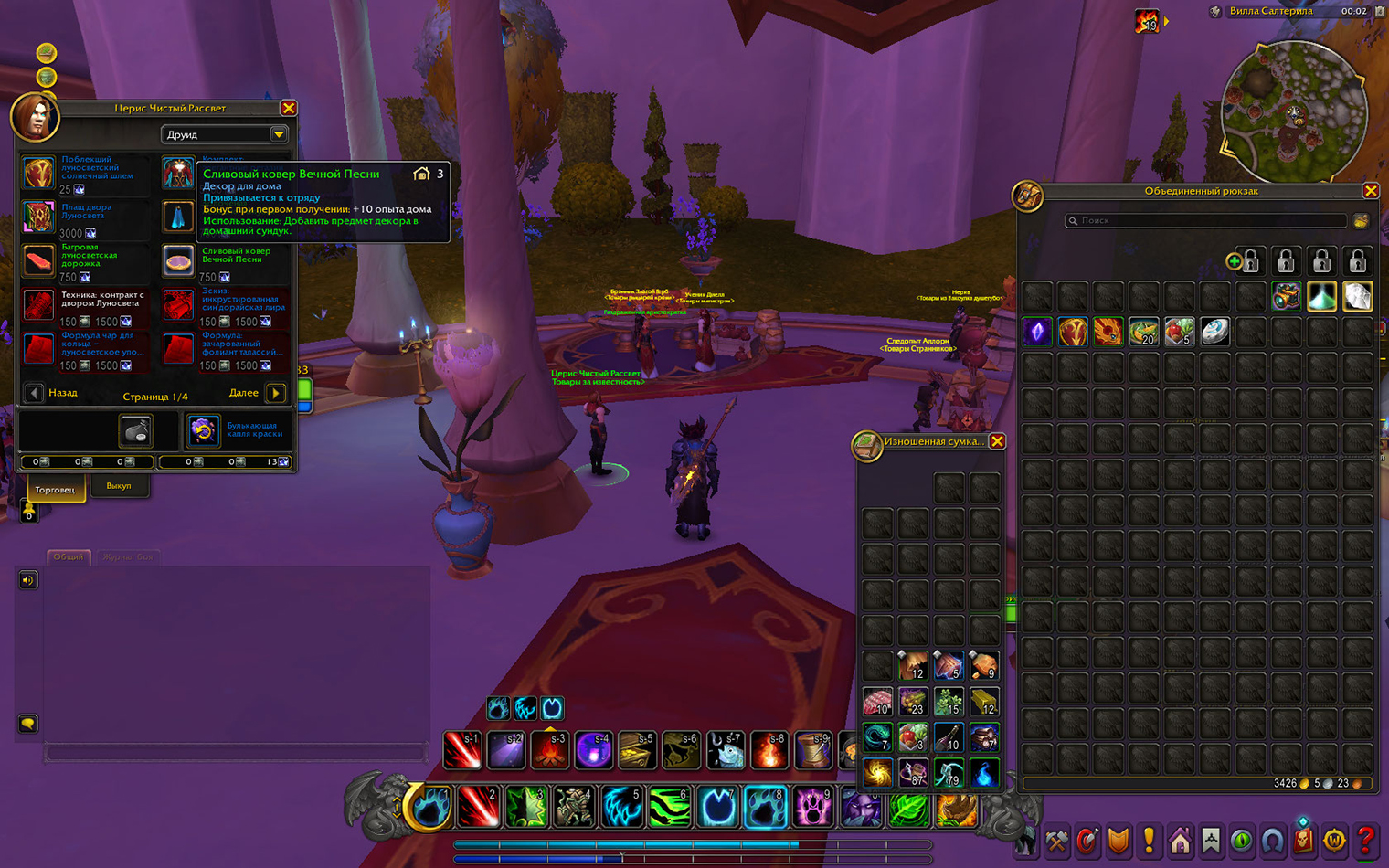The image size is (1389, 868).
Task: Close the Изношенная сумка bag window
Action: pyautogui.click(x=997, y=441)
